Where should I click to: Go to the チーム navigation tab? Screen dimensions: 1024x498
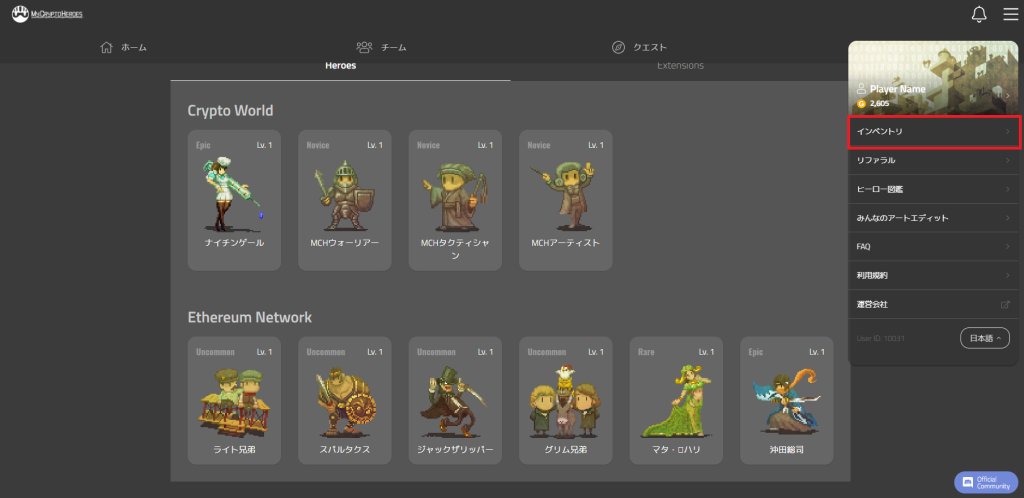coord(381,47)
